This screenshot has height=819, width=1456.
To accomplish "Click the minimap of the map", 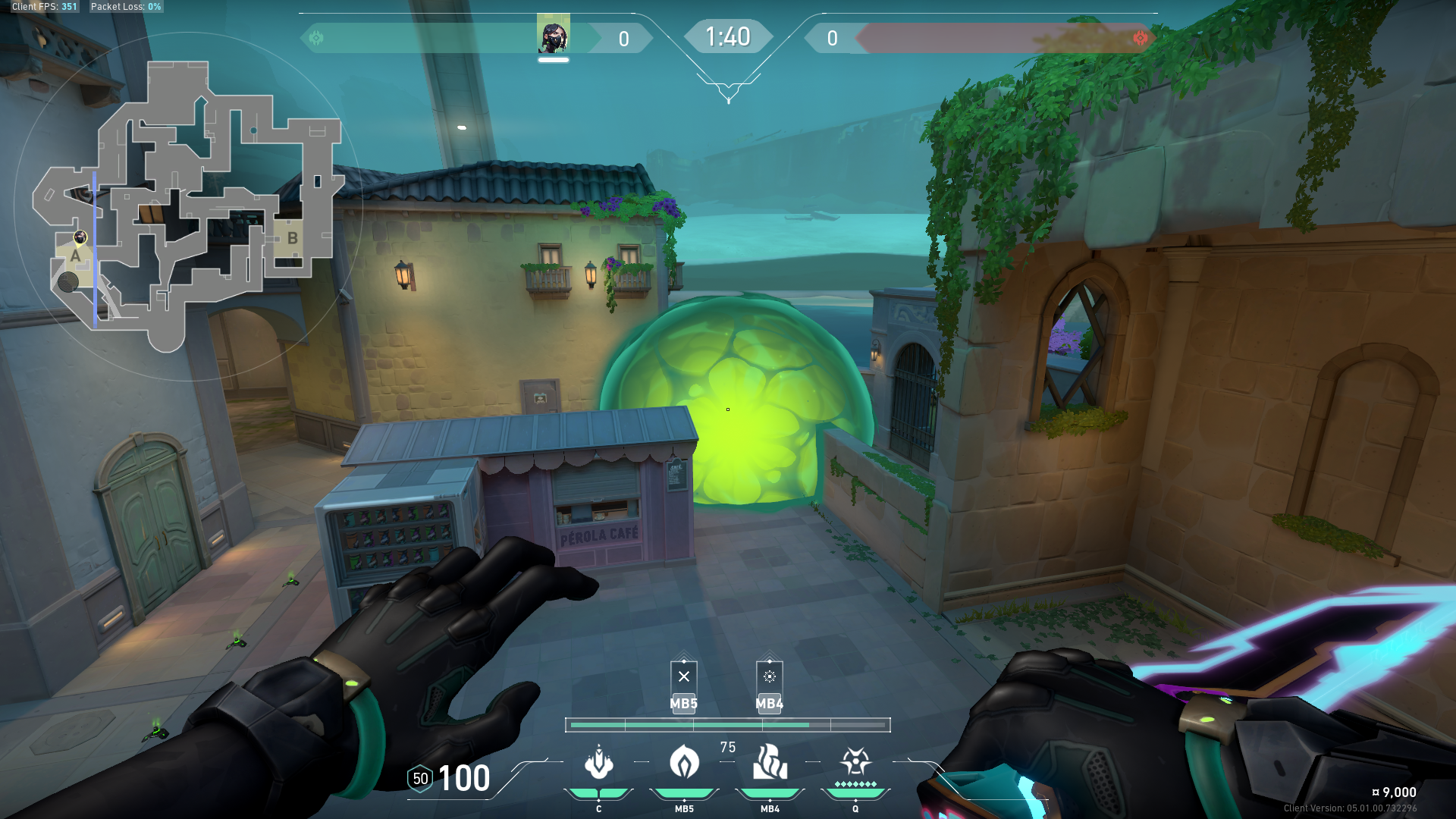I will (186, 206).
